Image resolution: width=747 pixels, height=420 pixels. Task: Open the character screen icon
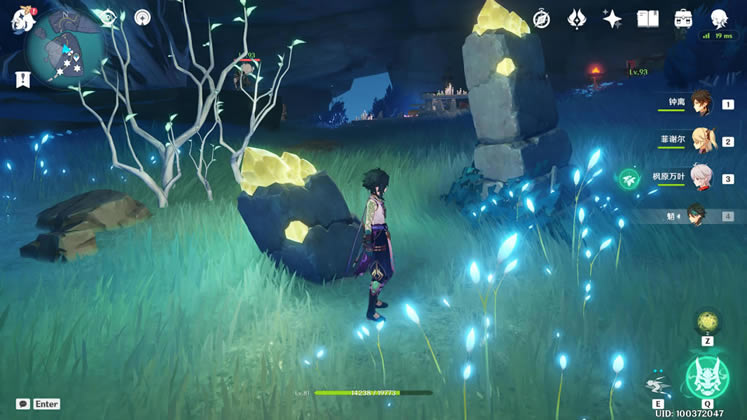[719, 18]
